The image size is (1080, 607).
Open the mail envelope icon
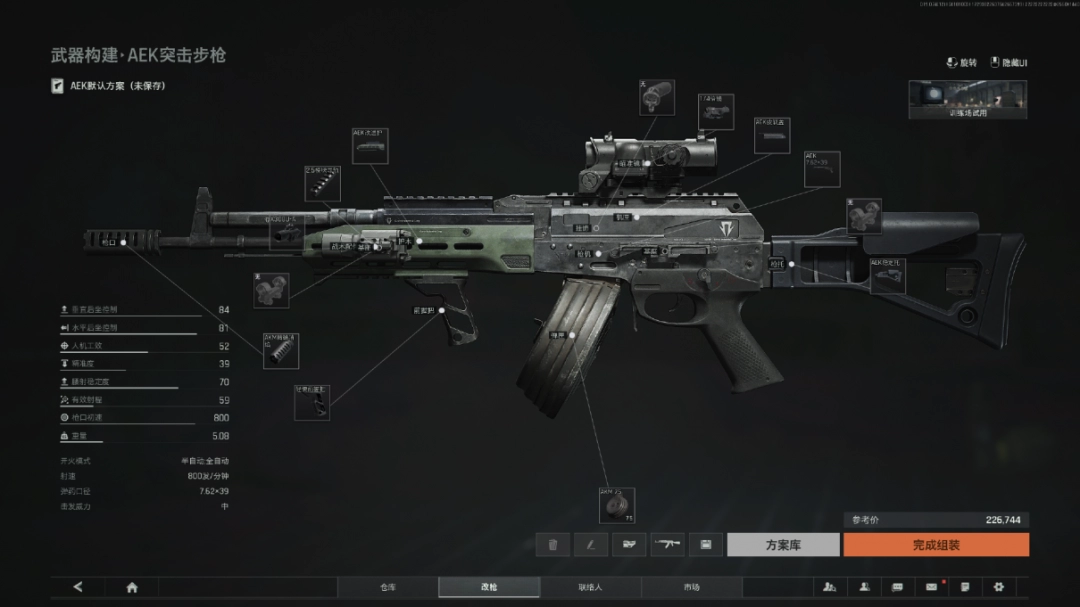931,587
